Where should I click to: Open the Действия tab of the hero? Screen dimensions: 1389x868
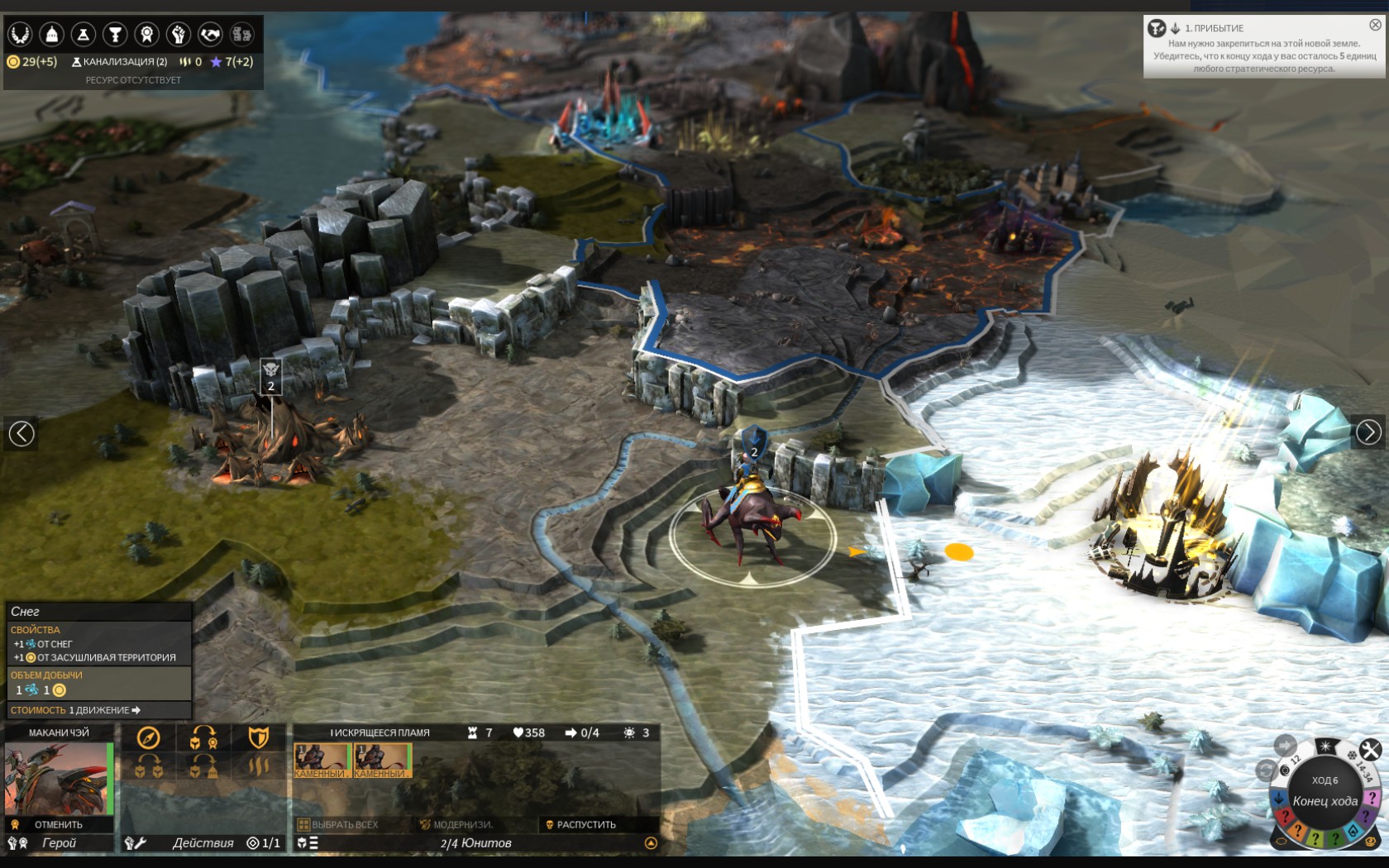202,844
